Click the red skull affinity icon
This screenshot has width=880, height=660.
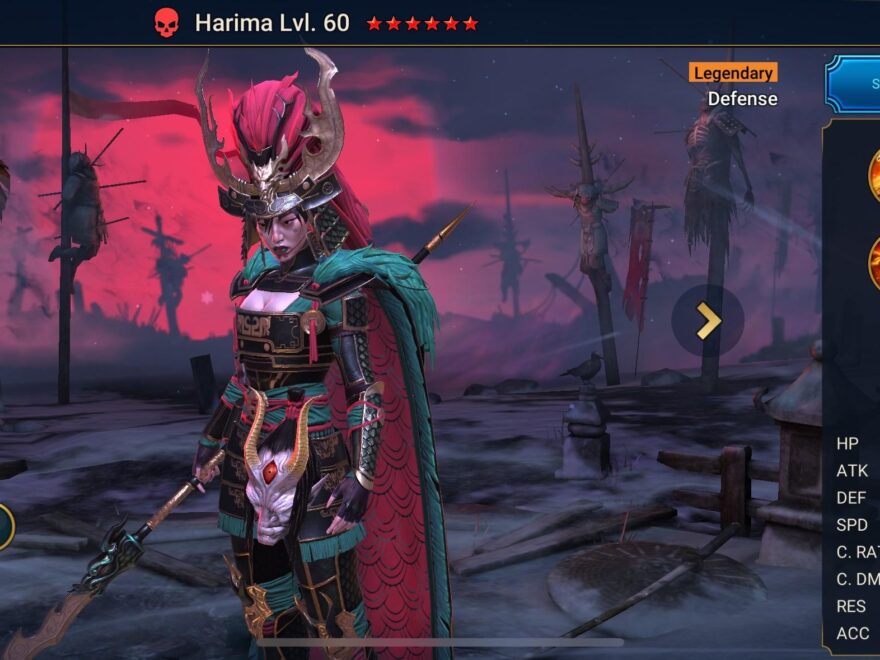(x=166, y=23)
